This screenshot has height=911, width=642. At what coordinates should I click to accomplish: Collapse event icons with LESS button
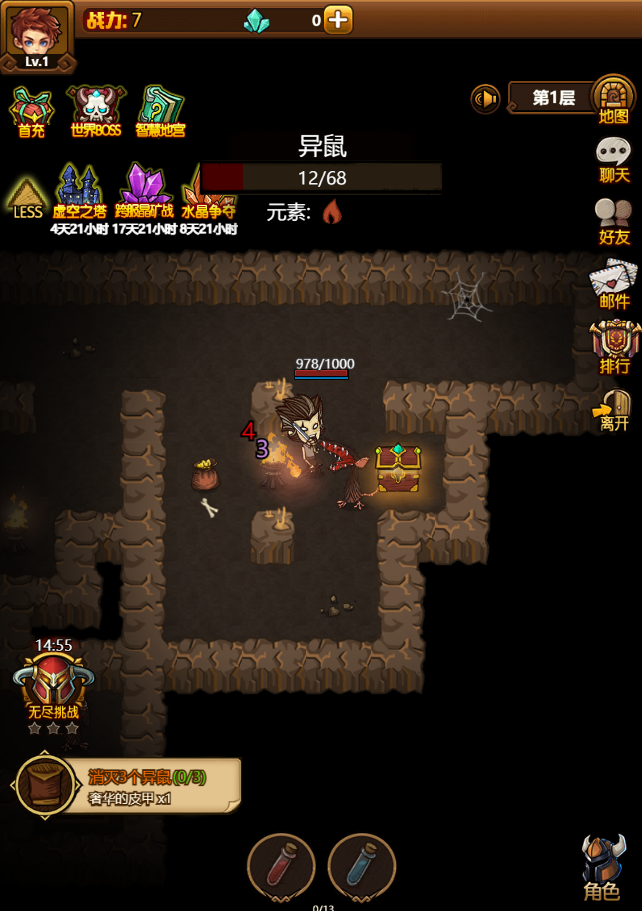28,196
